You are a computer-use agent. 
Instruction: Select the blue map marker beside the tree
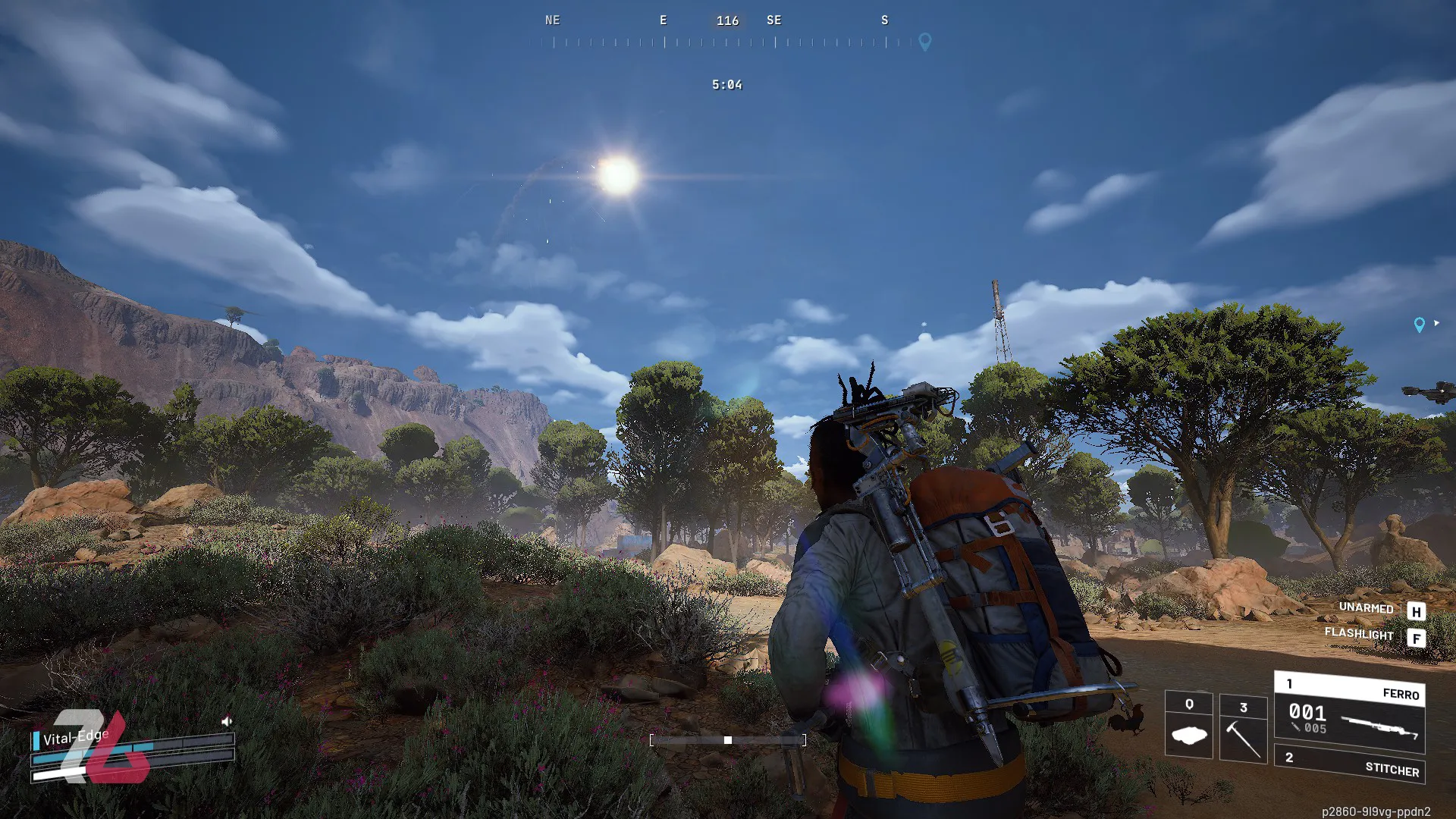pyautogui.click(x=1419, y=325)
